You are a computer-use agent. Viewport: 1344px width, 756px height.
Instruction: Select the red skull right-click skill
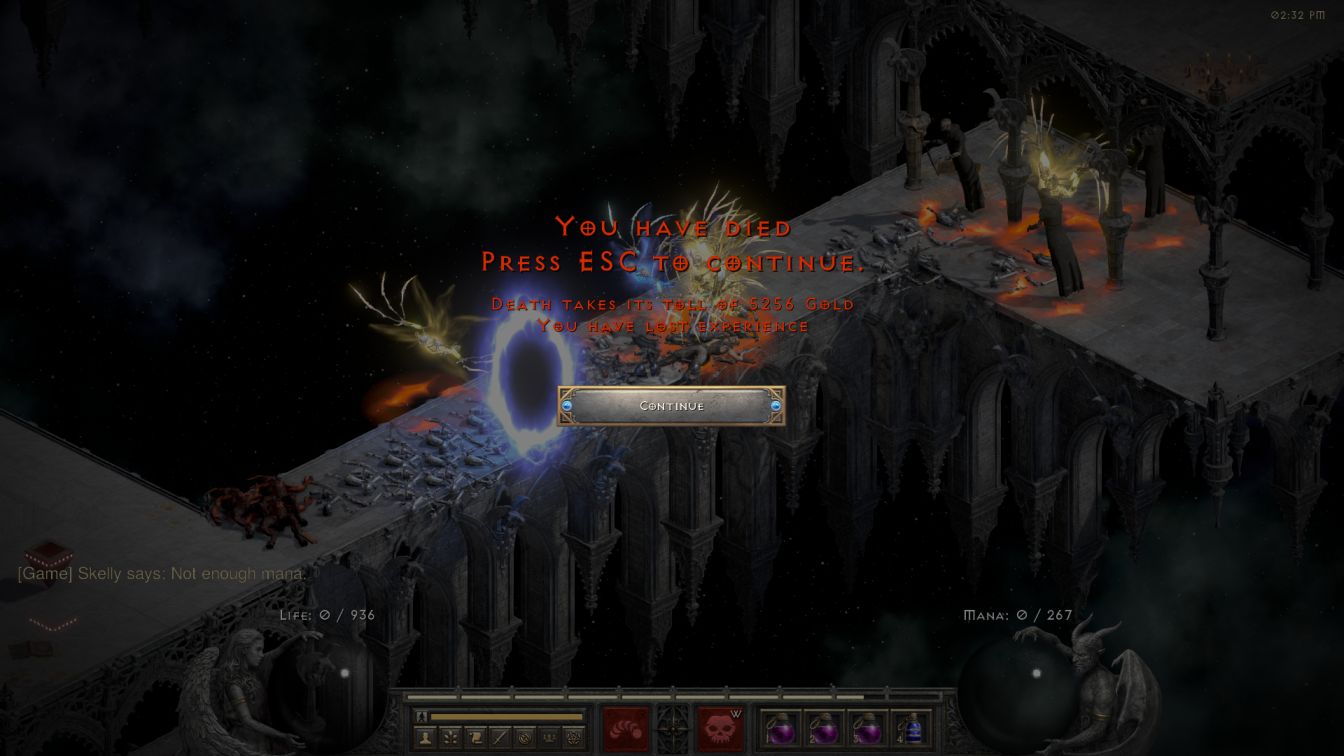720,729
